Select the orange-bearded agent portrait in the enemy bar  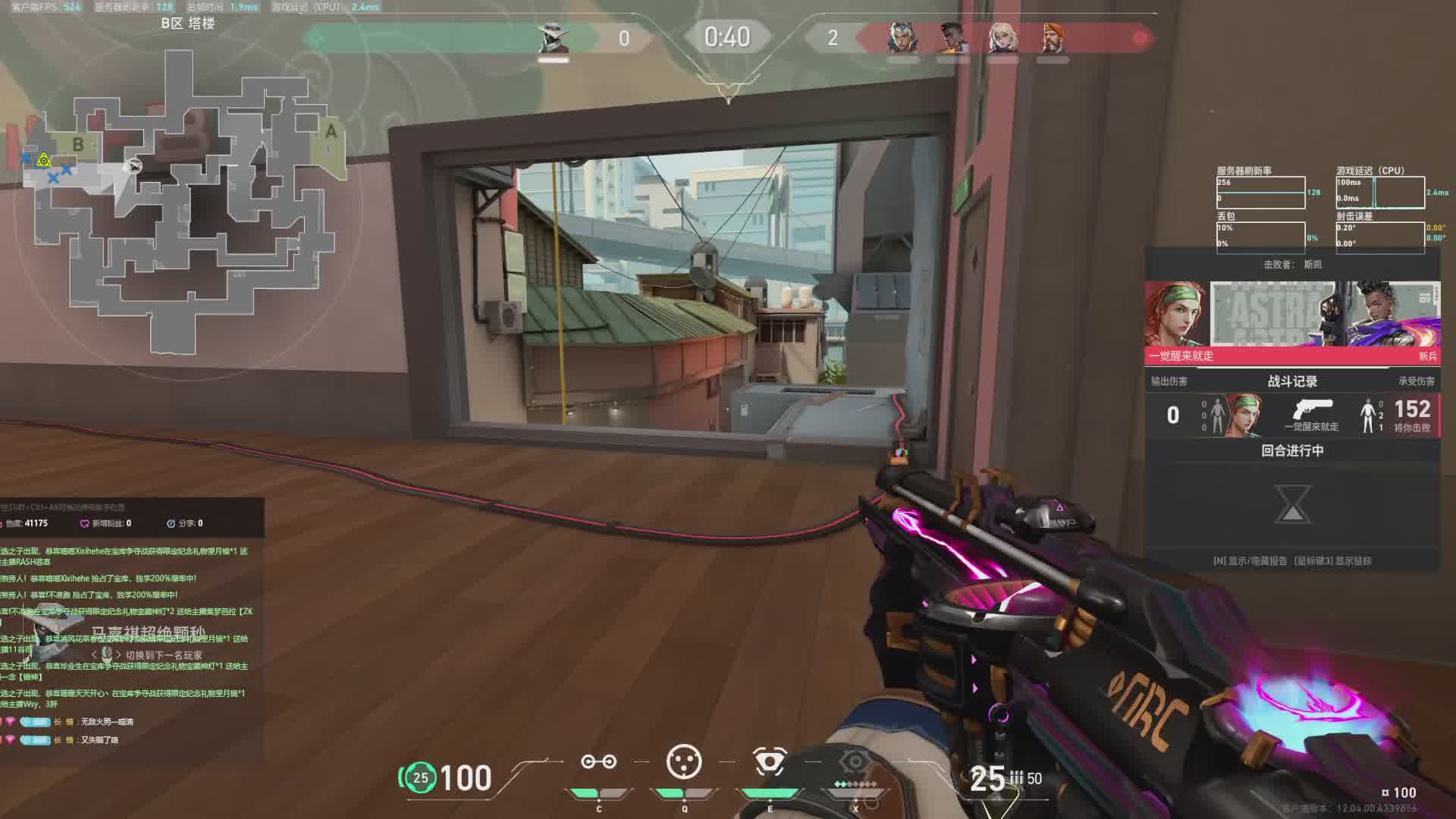click(1053, 38)
